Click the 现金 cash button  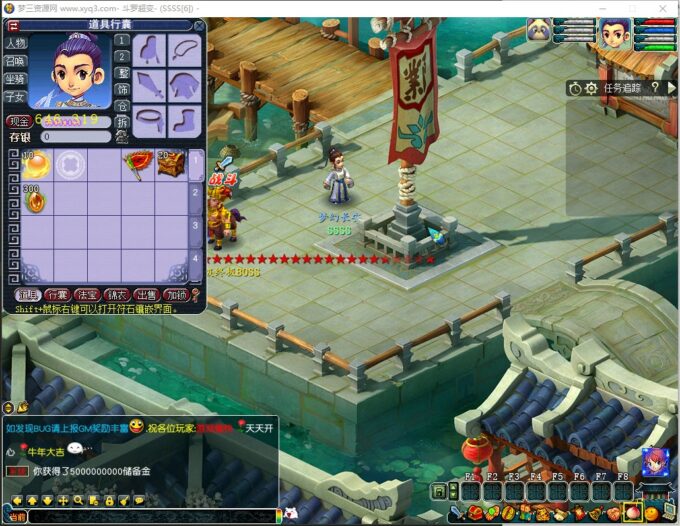18,121
